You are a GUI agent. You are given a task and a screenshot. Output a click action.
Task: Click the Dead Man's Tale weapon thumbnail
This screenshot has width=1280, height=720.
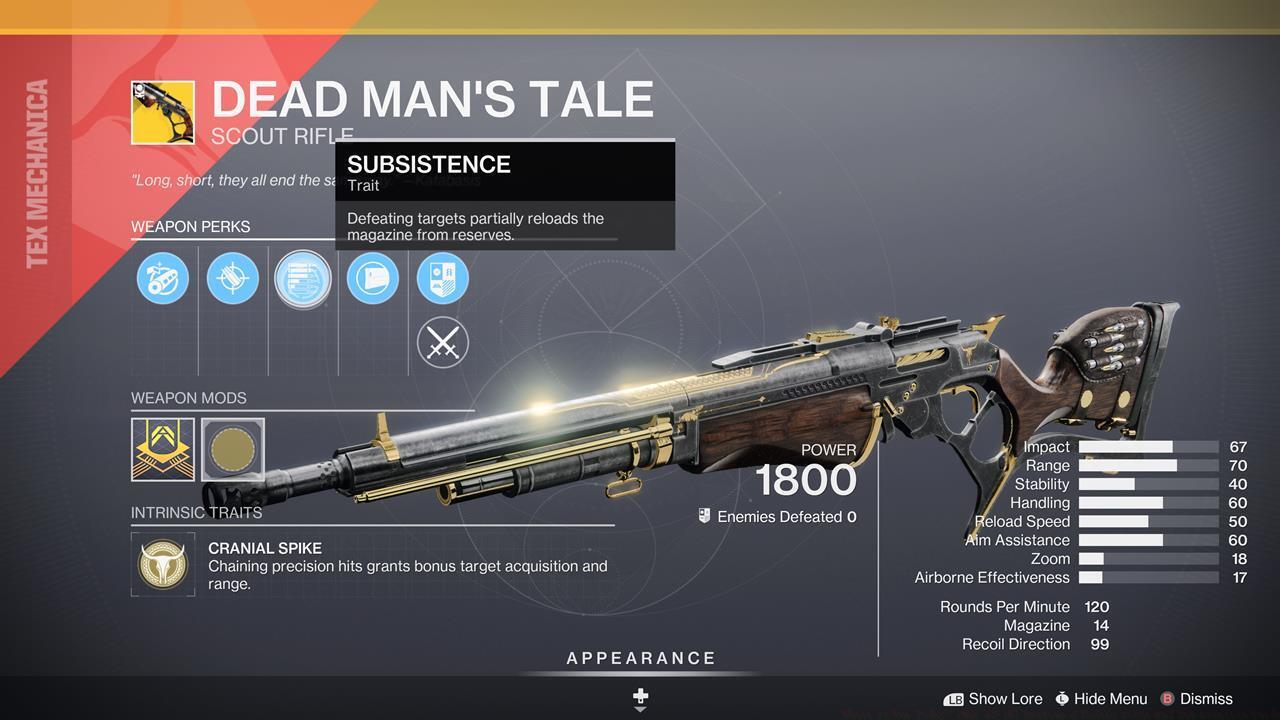[x=163, y=113]
